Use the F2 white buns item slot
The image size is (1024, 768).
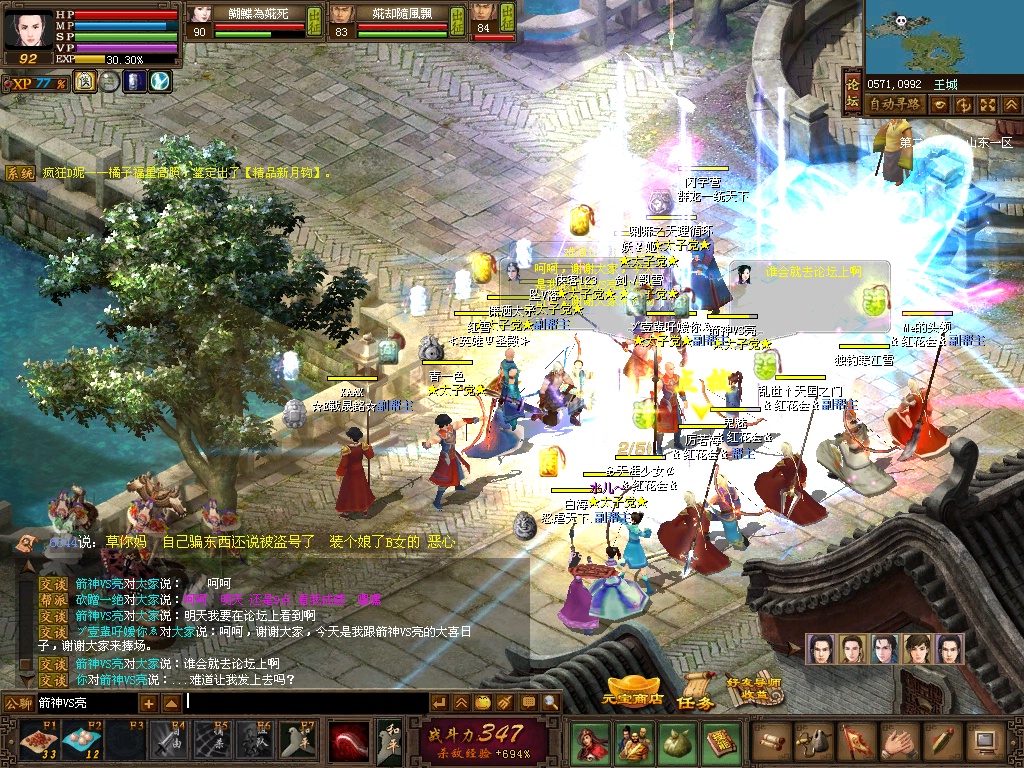click(x=81, y=741)
